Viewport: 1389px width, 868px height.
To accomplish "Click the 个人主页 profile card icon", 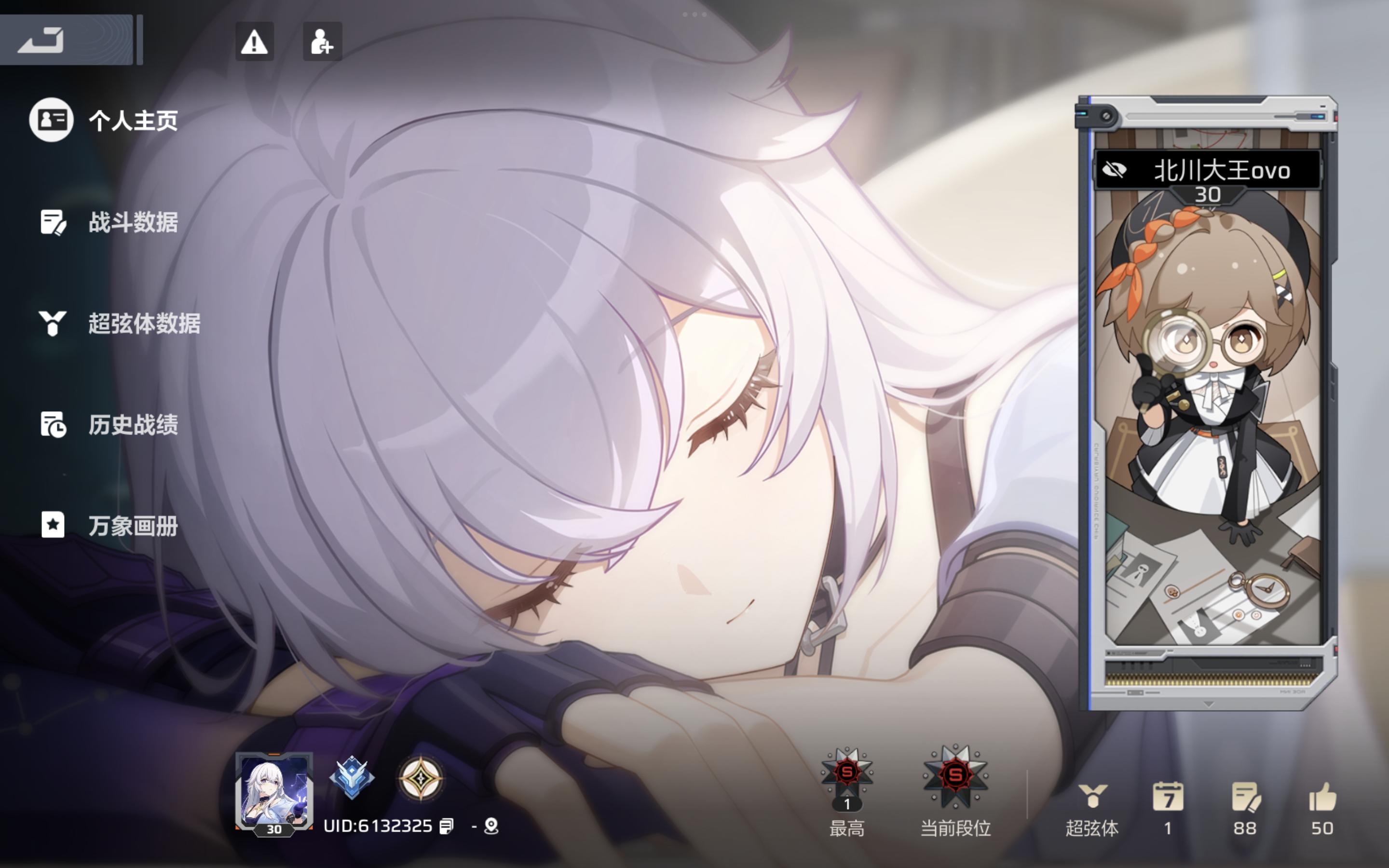I will point(52,121).
